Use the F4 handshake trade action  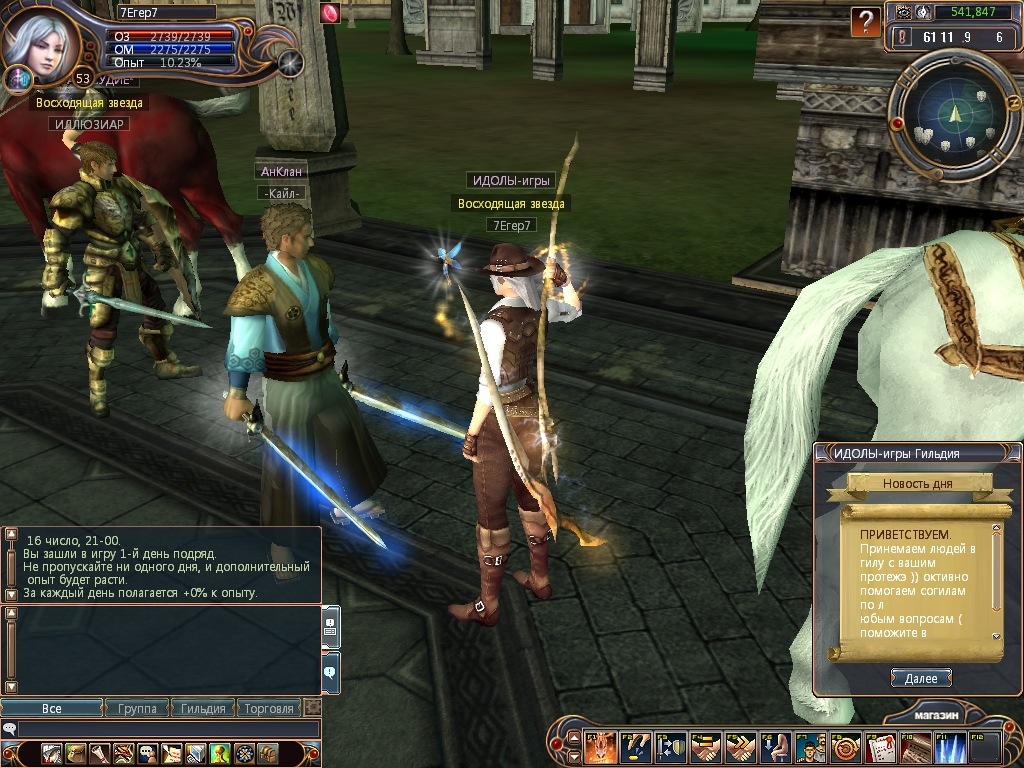coord(705,748)
